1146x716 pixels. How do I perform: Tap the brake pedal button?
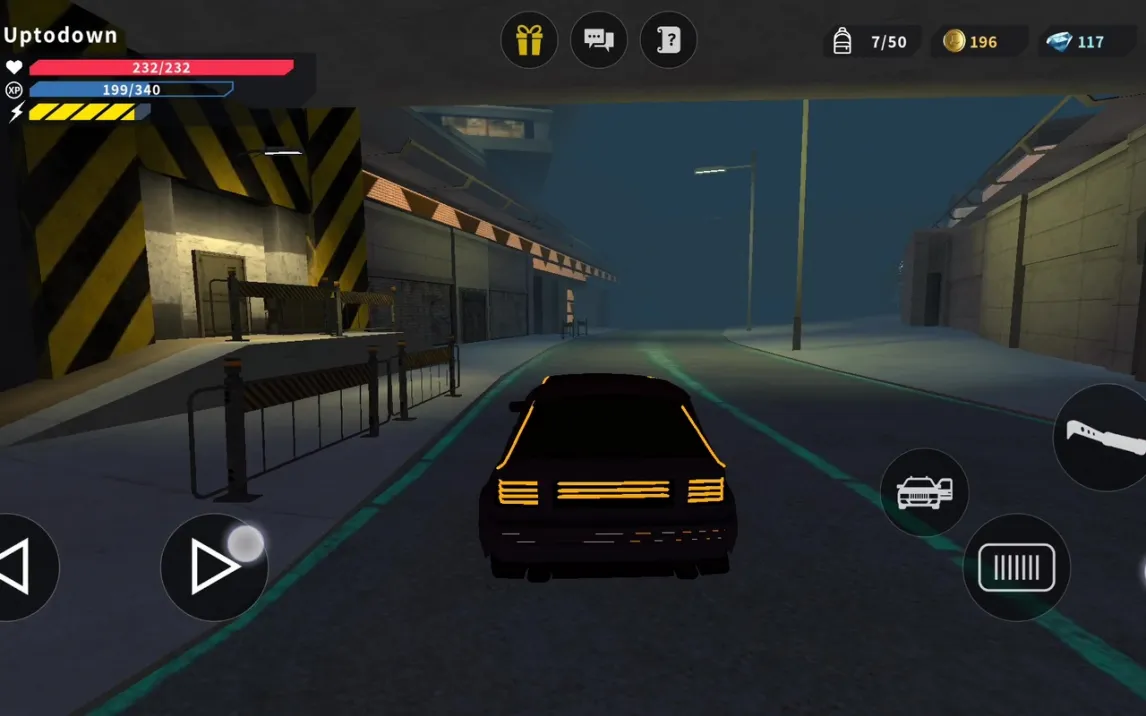[1016, 567]
